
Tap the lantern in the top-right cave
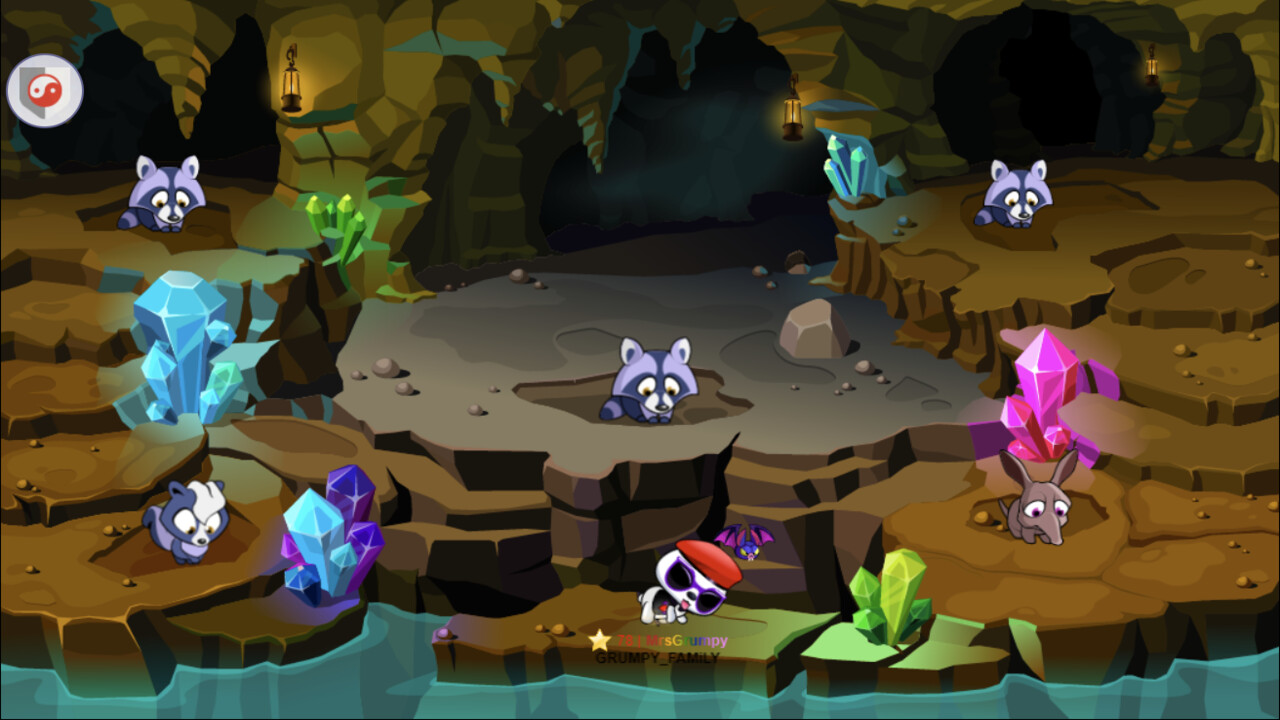point(1152,68)
